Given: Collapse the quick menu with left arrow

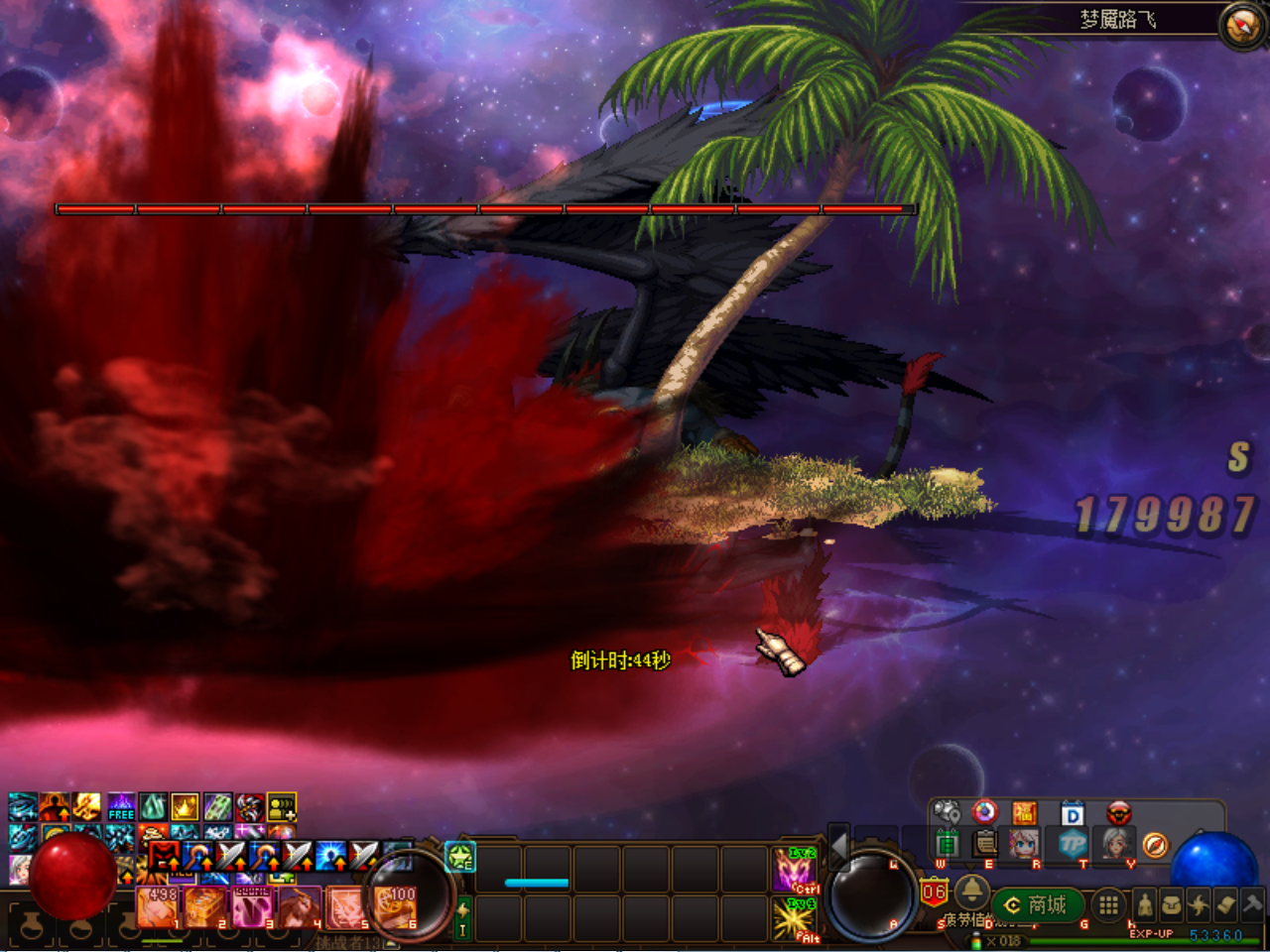Looking at the screenshot, I should (x=839, y=847).
